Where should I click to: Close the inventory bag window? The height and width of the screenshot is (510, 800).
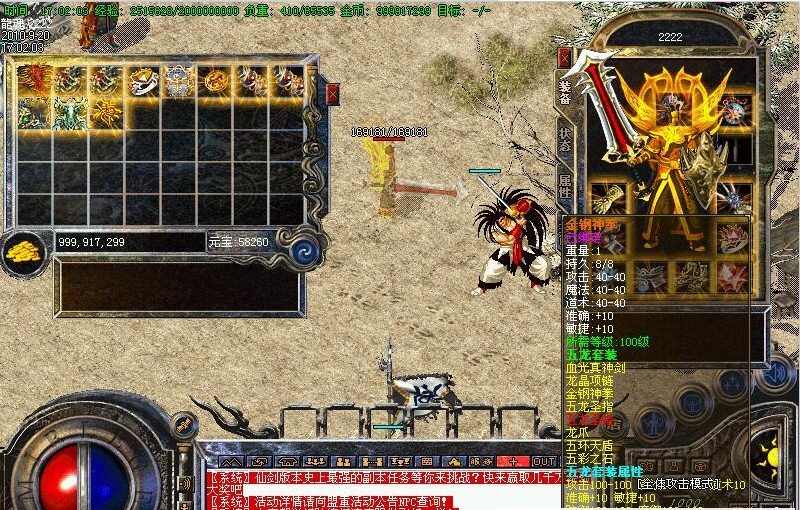(332, 93)
